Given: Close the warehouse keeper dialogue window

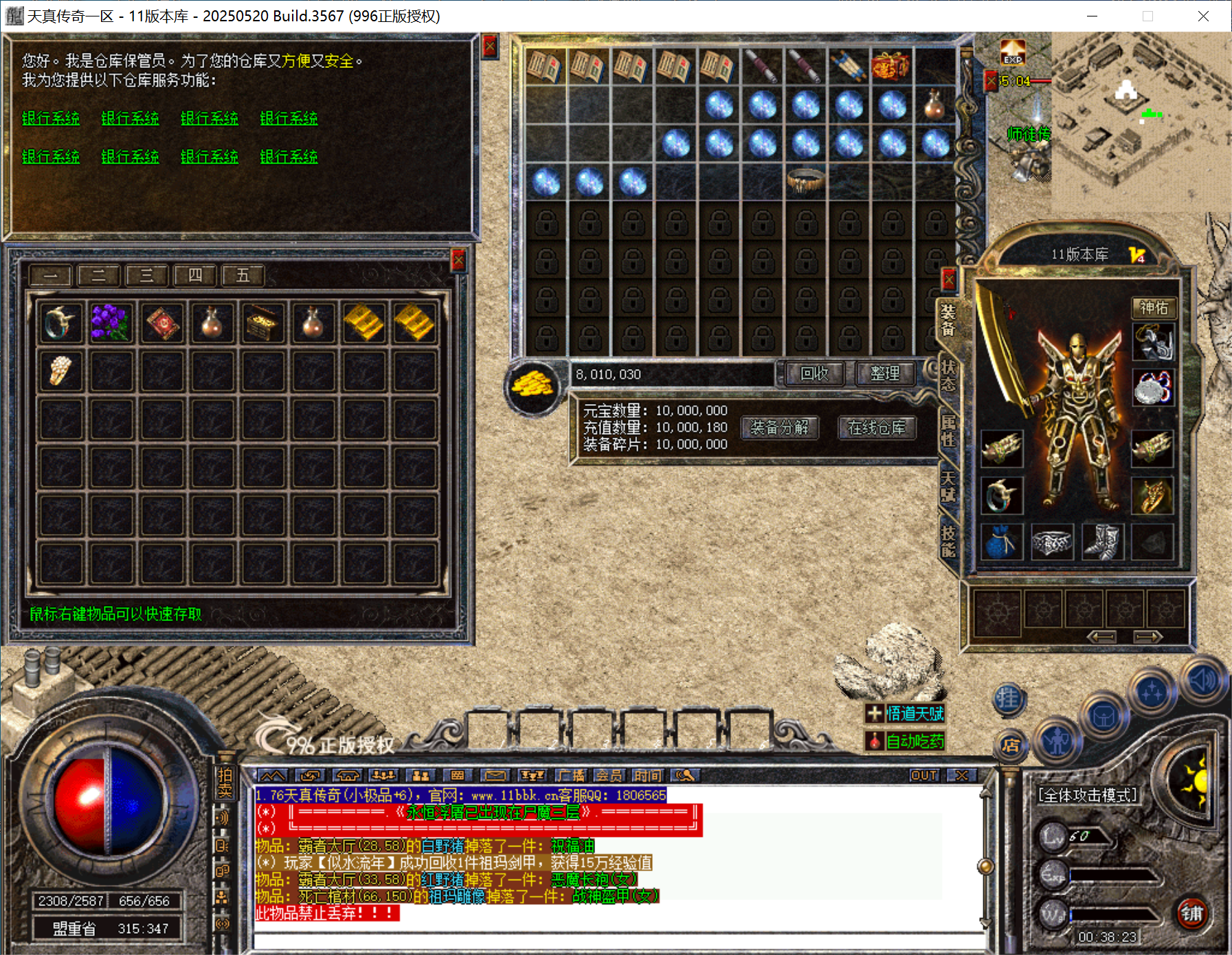Looking at the screenshot, I should point(489,46).
